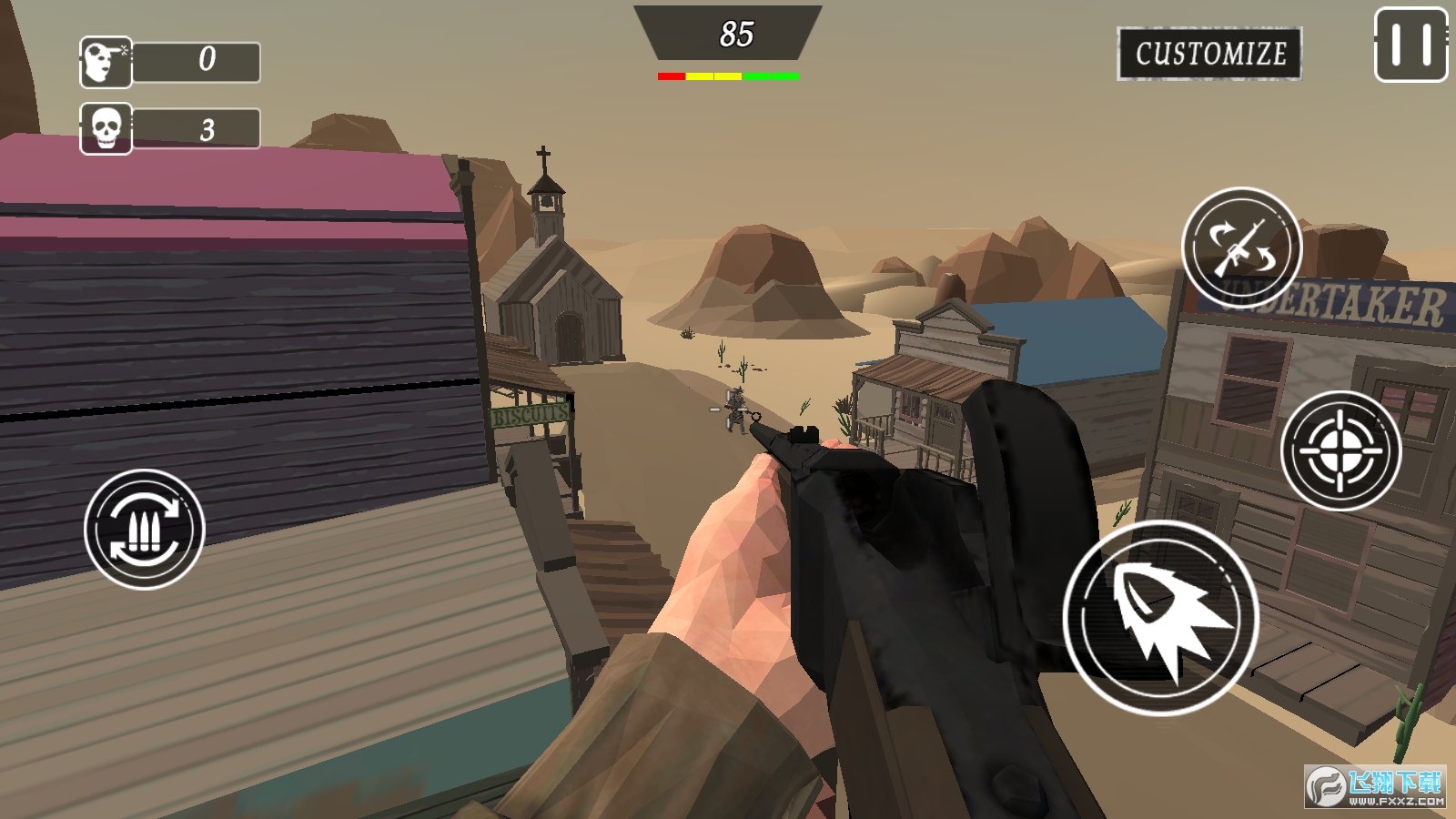The width and height of the screenshot is (1456, 819).
Task: Tap the reload ammo button
Action: (x=144, y=529)
